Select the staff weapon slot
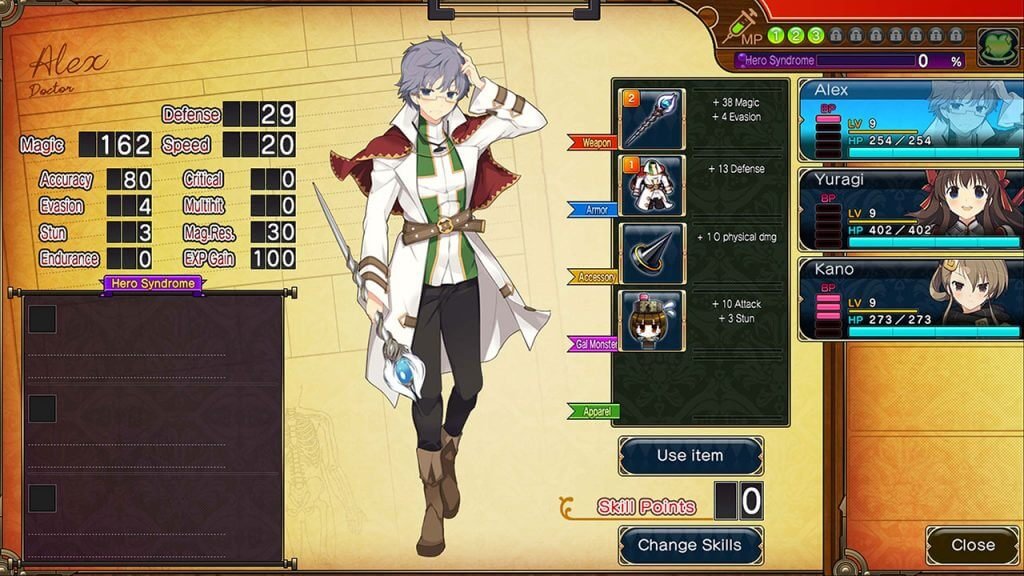This screenshot has width=1024, height=576. click(652, 119)
